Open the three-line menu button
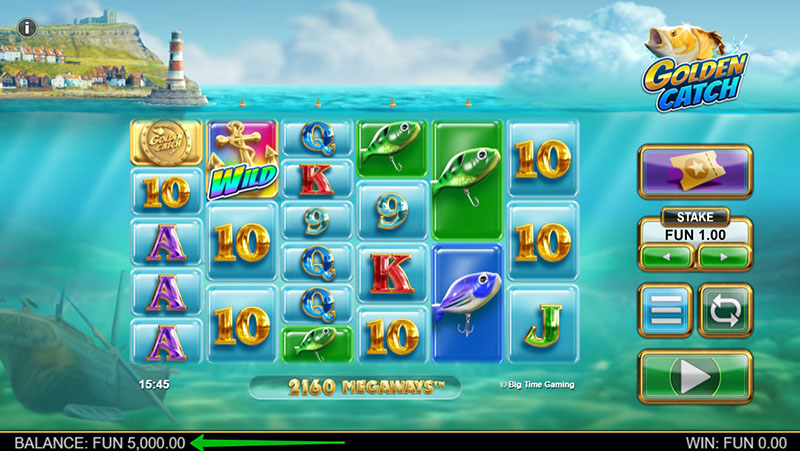Viewport: 800px width, 451px height. pyautogui.click(x=665, y=312)
